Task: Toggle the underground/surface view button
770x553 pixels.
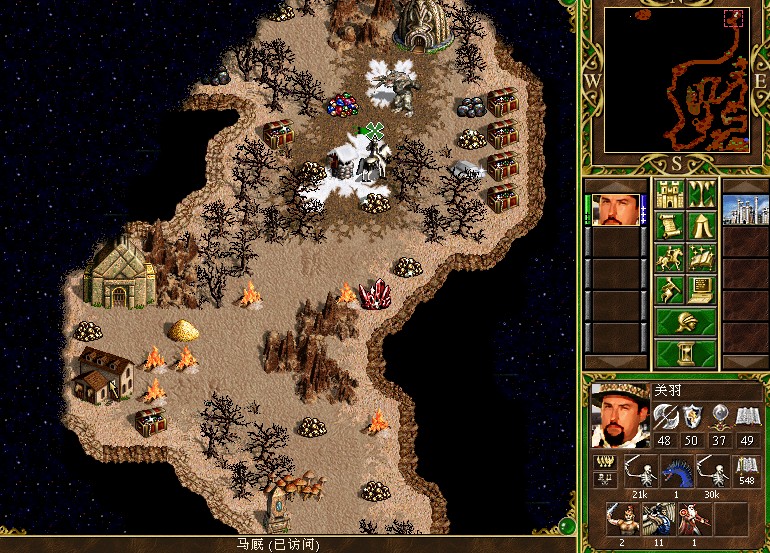Action: 702,191
